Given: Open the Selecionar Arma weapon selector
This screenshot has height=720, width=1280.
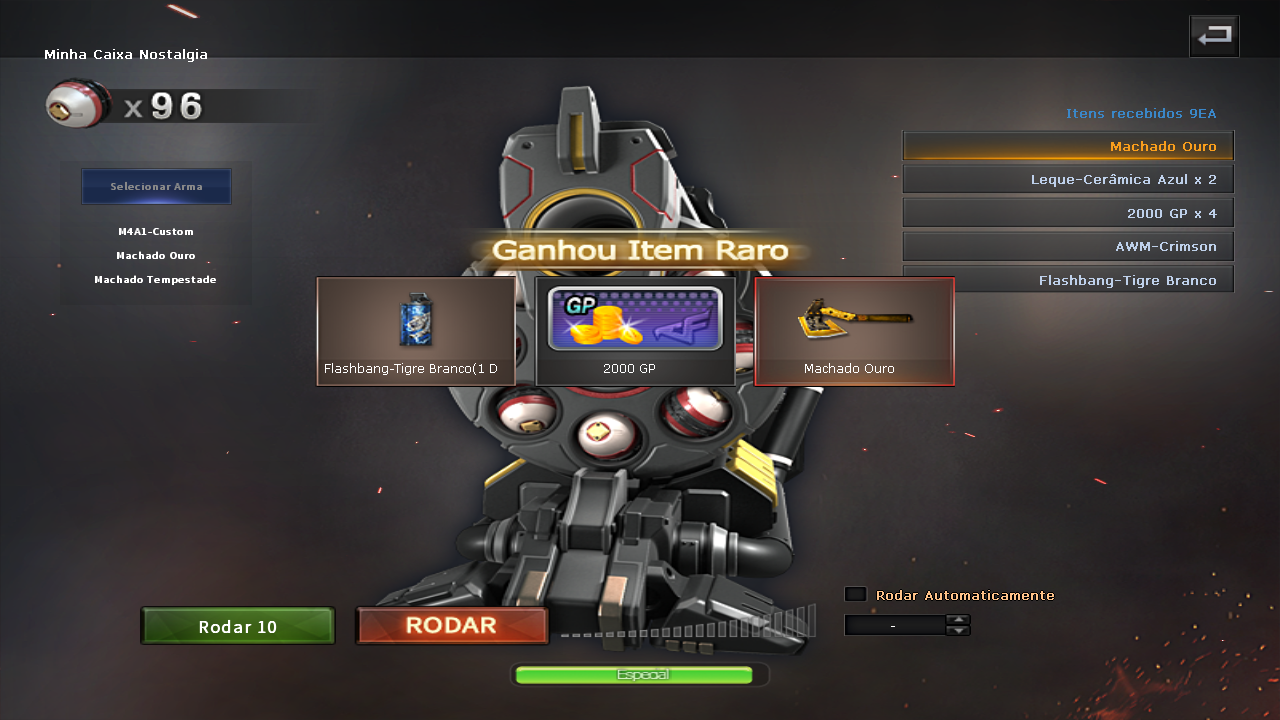Looking at the screenshot, I should tap(156, 187).
